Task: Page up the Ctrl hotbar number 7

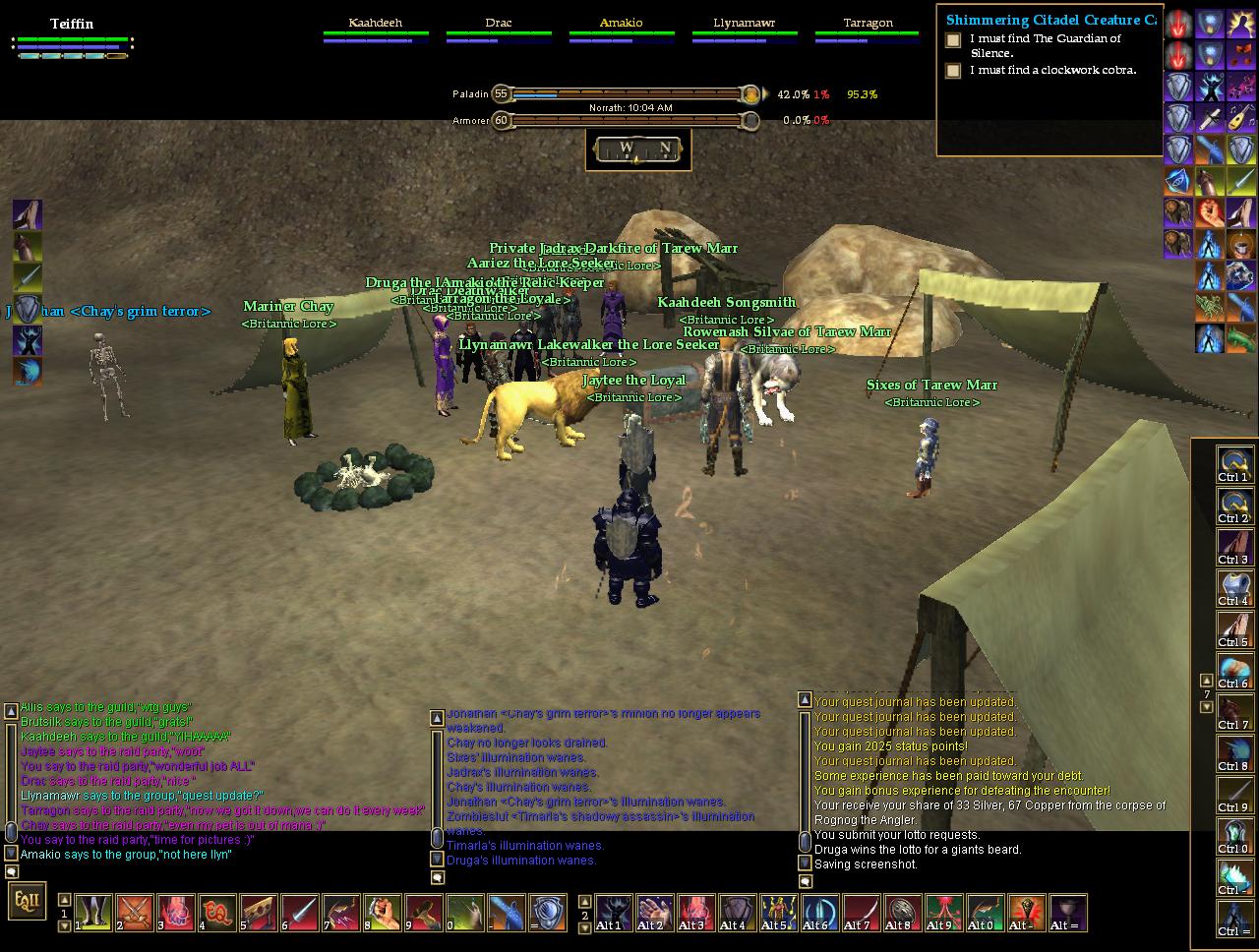Action: pos(1207,680)
